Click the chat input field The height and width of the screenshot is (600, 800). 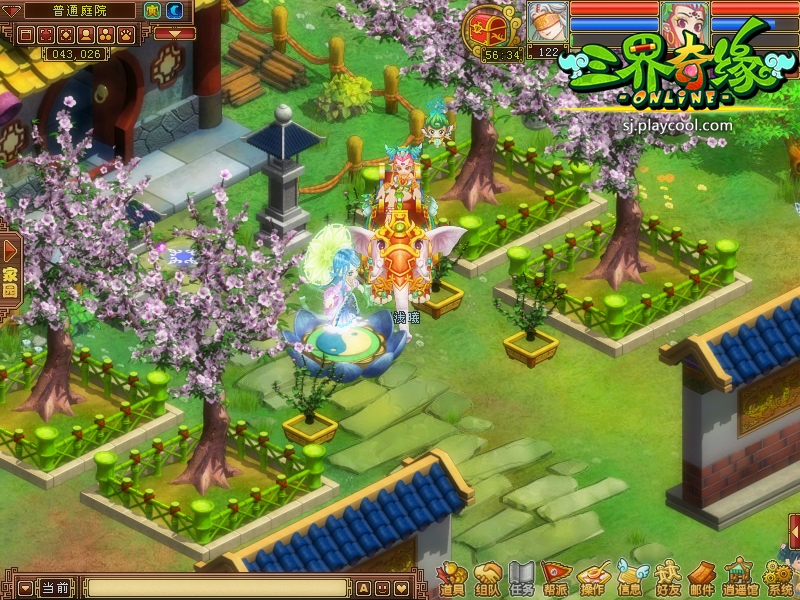217,588
